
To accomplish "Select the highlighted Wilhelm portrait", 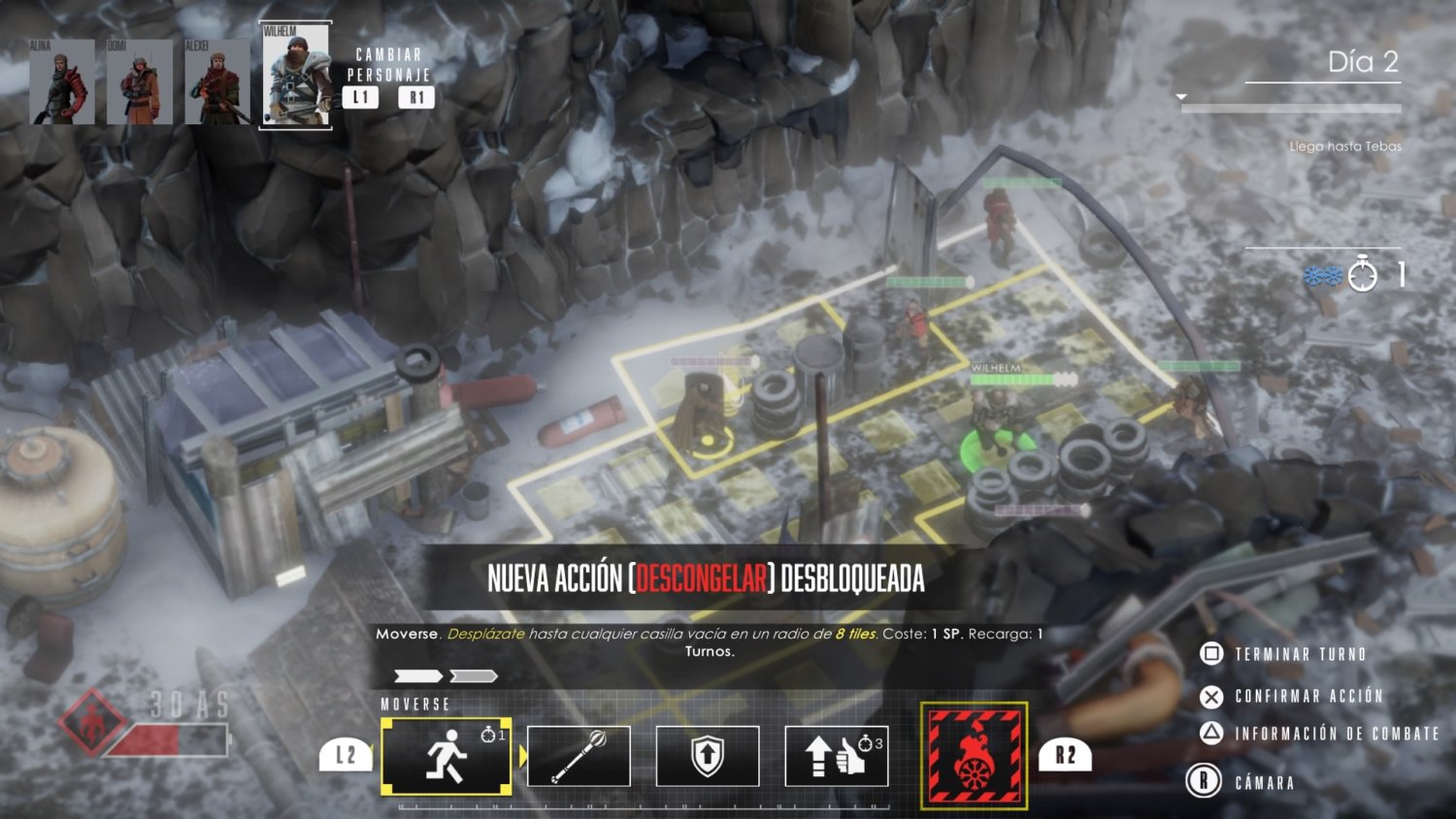I will click(296, 76).
